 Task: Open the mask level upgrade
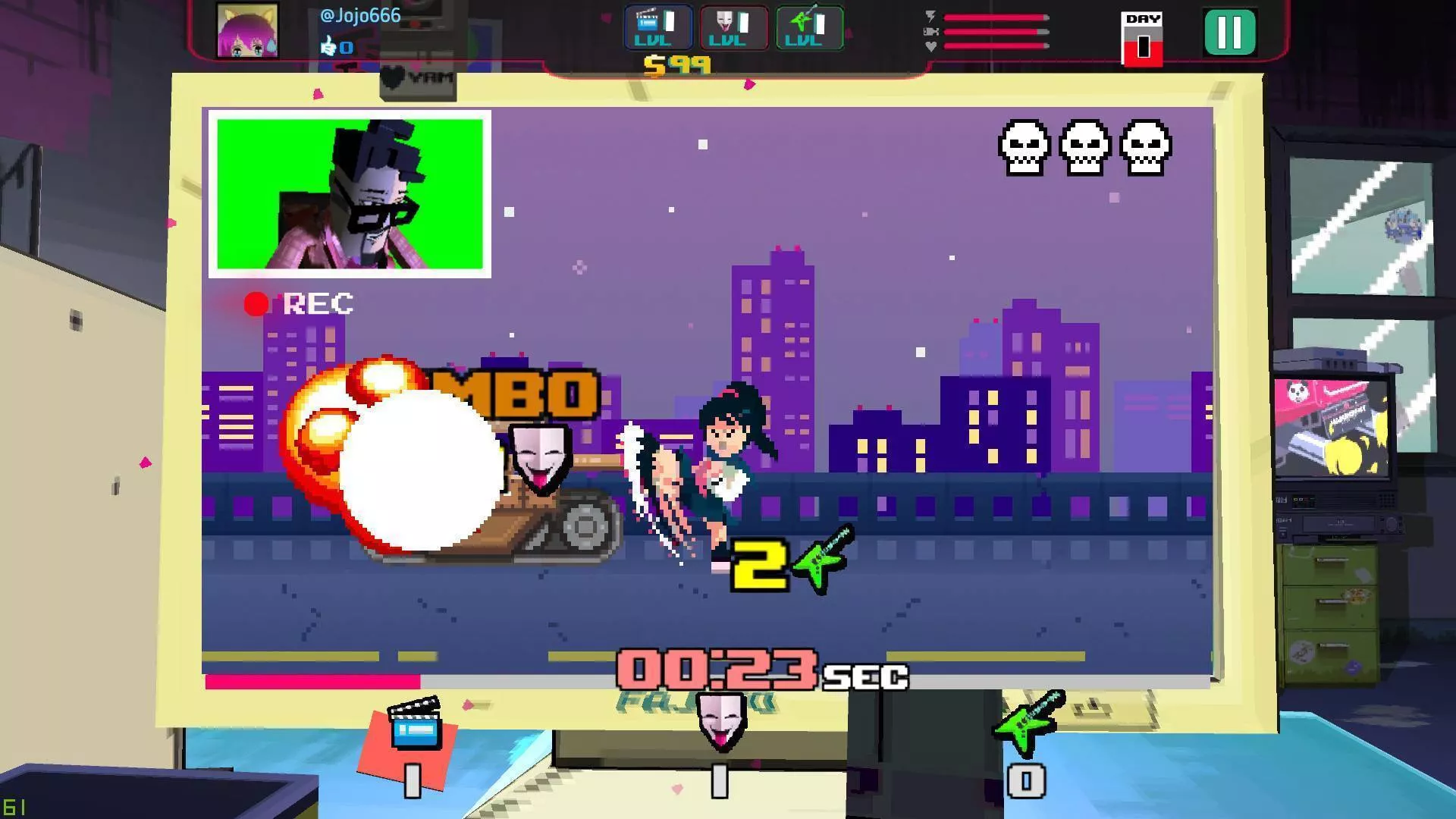[x=733, y=28]
